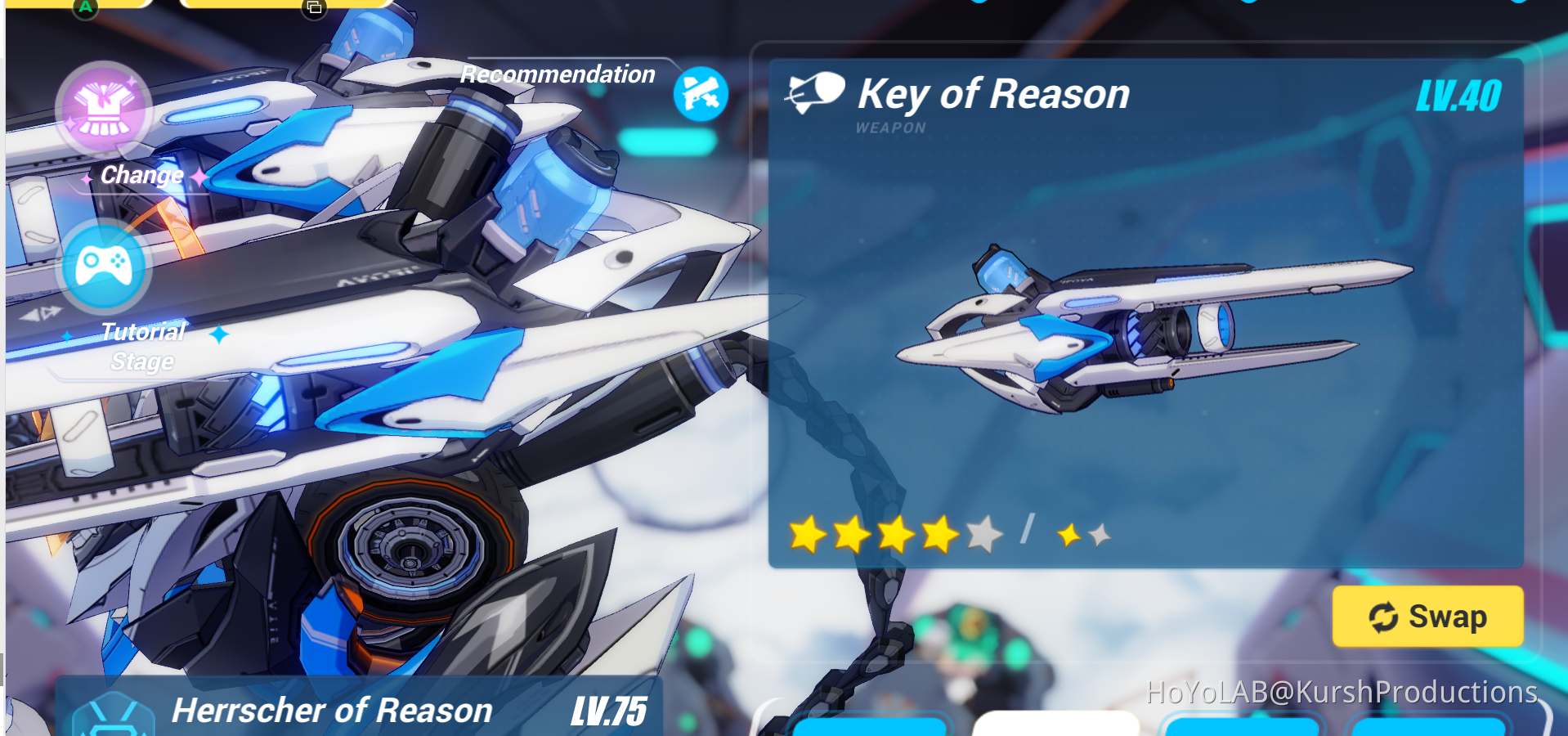
Task: Click the cat emblem beside Key of Reason
Action: tap(815, 90)
